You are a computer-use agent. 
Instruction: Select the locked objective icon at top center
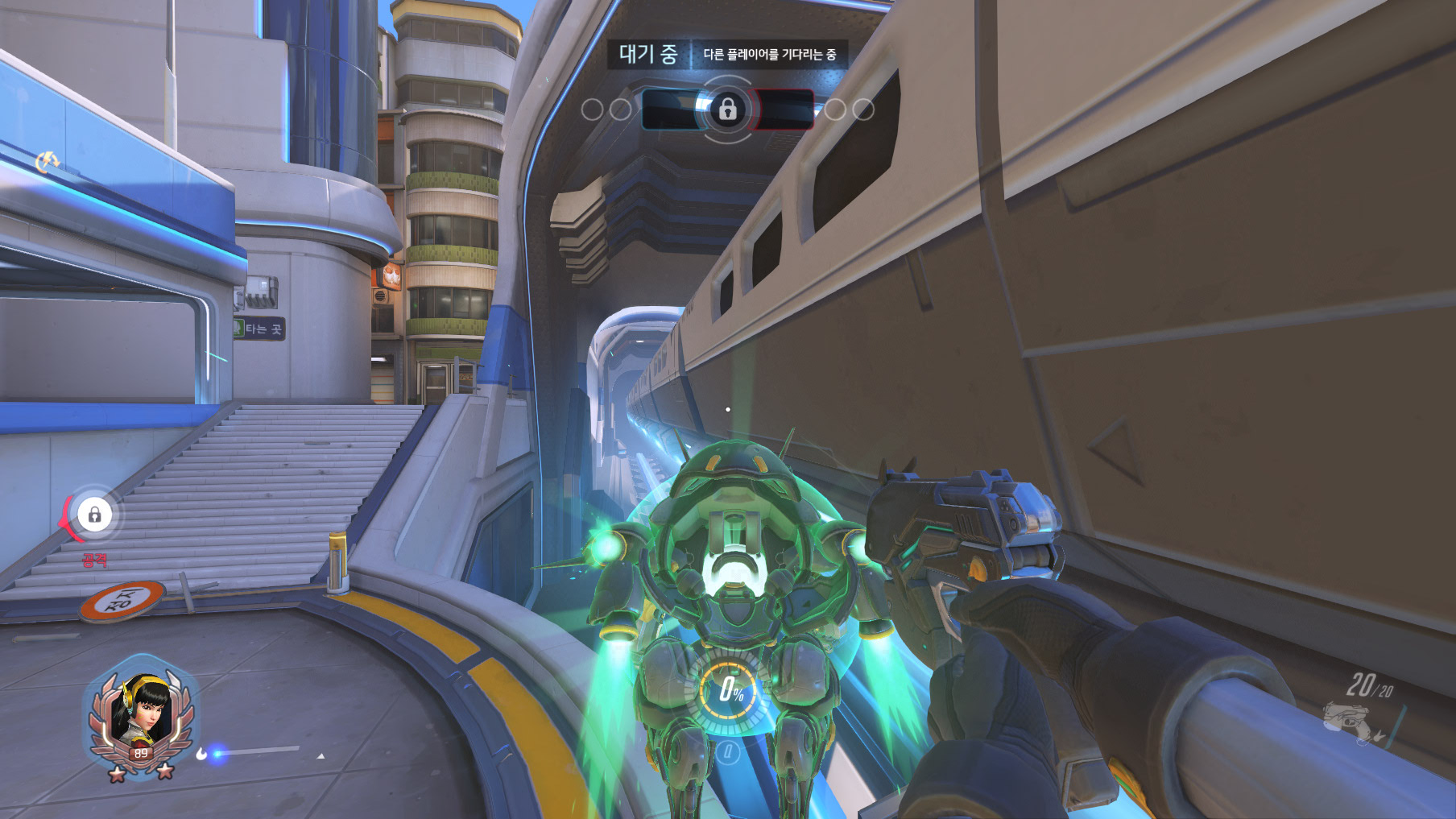pyautogui.click(x=727, y=109)
